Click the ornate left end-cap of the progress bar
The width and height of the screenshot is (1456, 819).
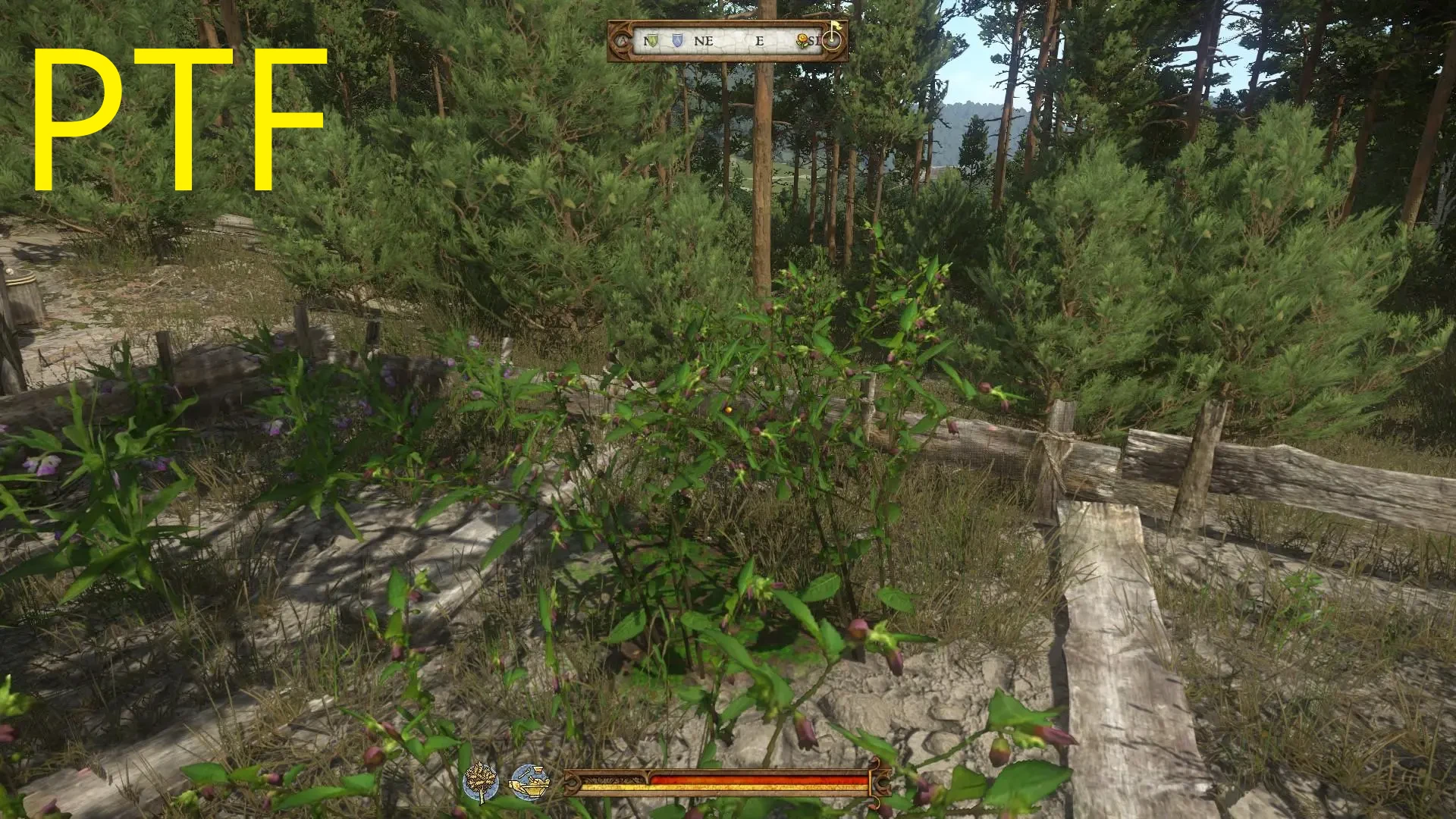pyautogui.click(x=573, y=783)
